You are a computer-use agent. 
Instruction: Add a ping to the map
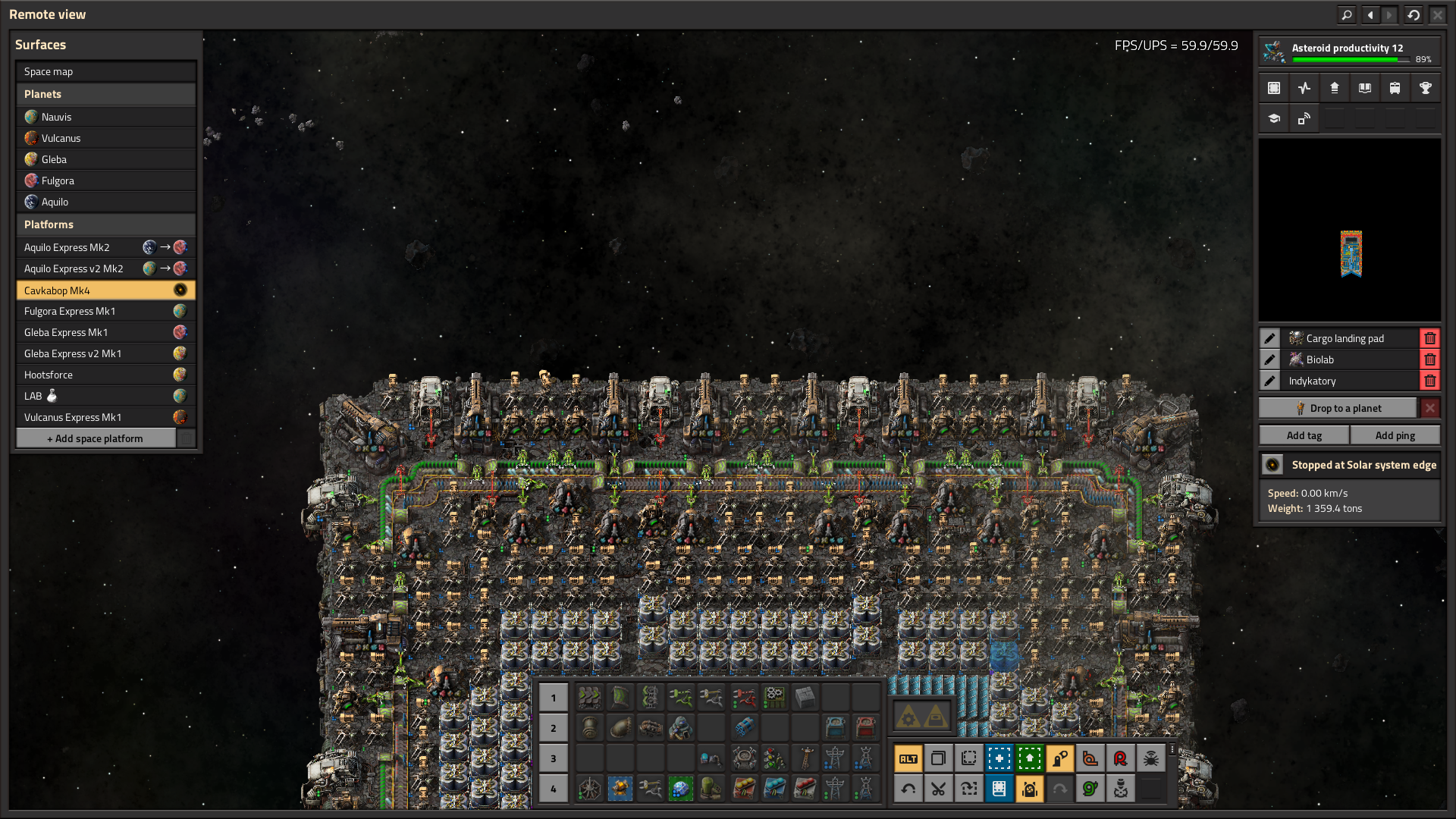click(1395, 435)
